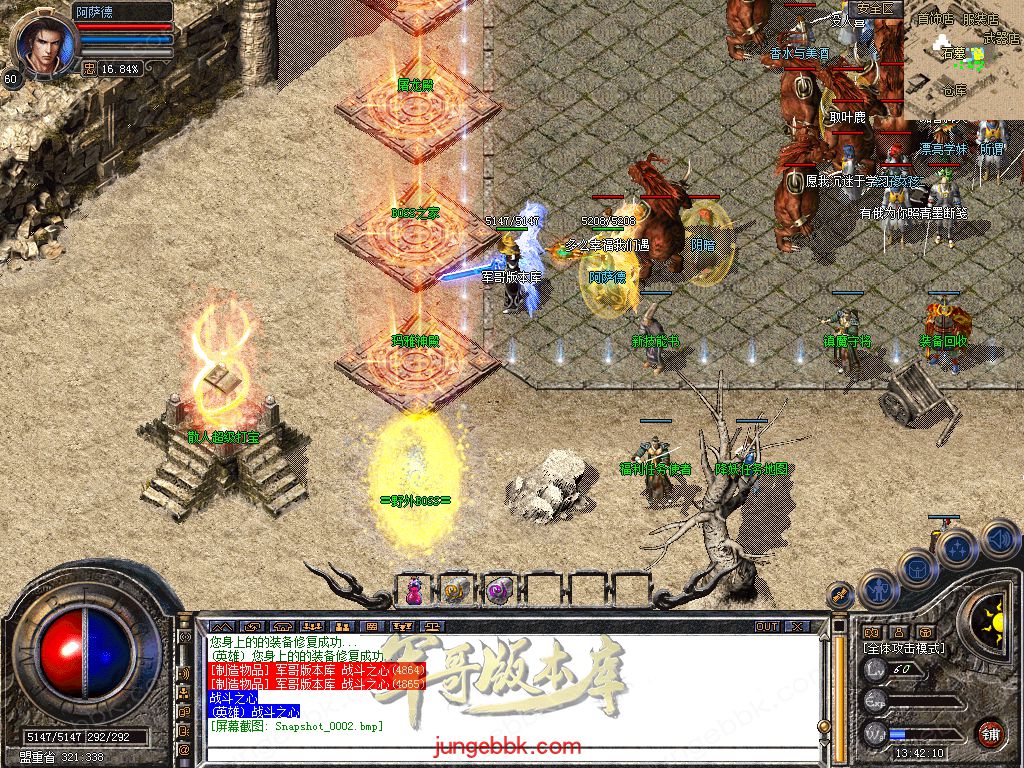
Task: Use the purple spiral scroll belt item
Action: click(498, 591)
